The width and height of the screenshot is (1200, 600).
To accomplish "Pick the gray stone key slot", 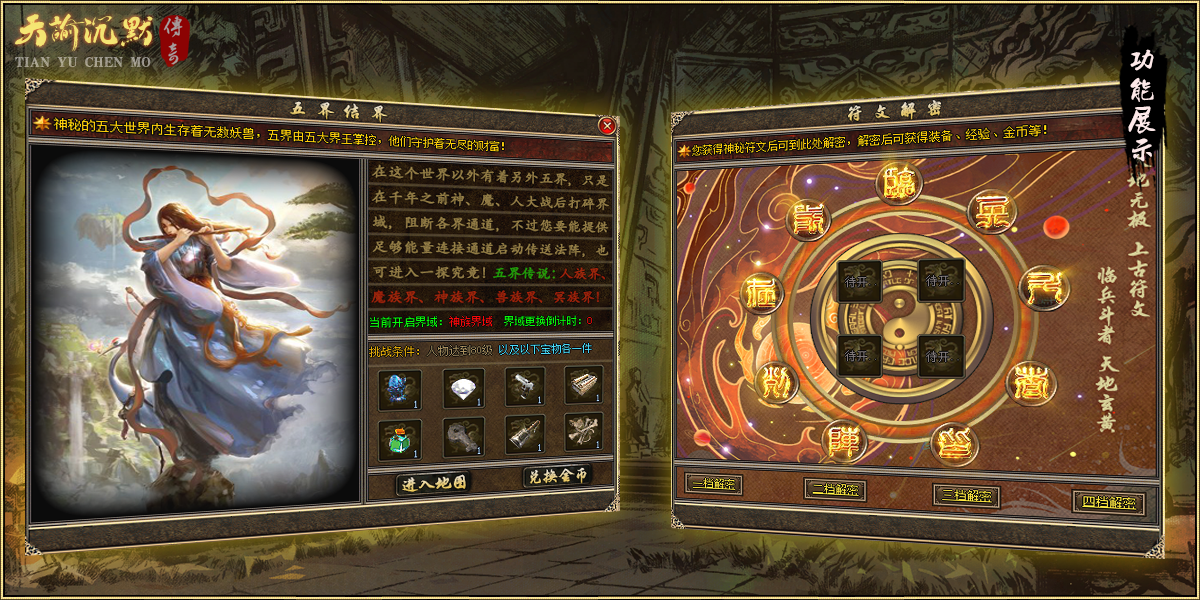I will 464,437.
